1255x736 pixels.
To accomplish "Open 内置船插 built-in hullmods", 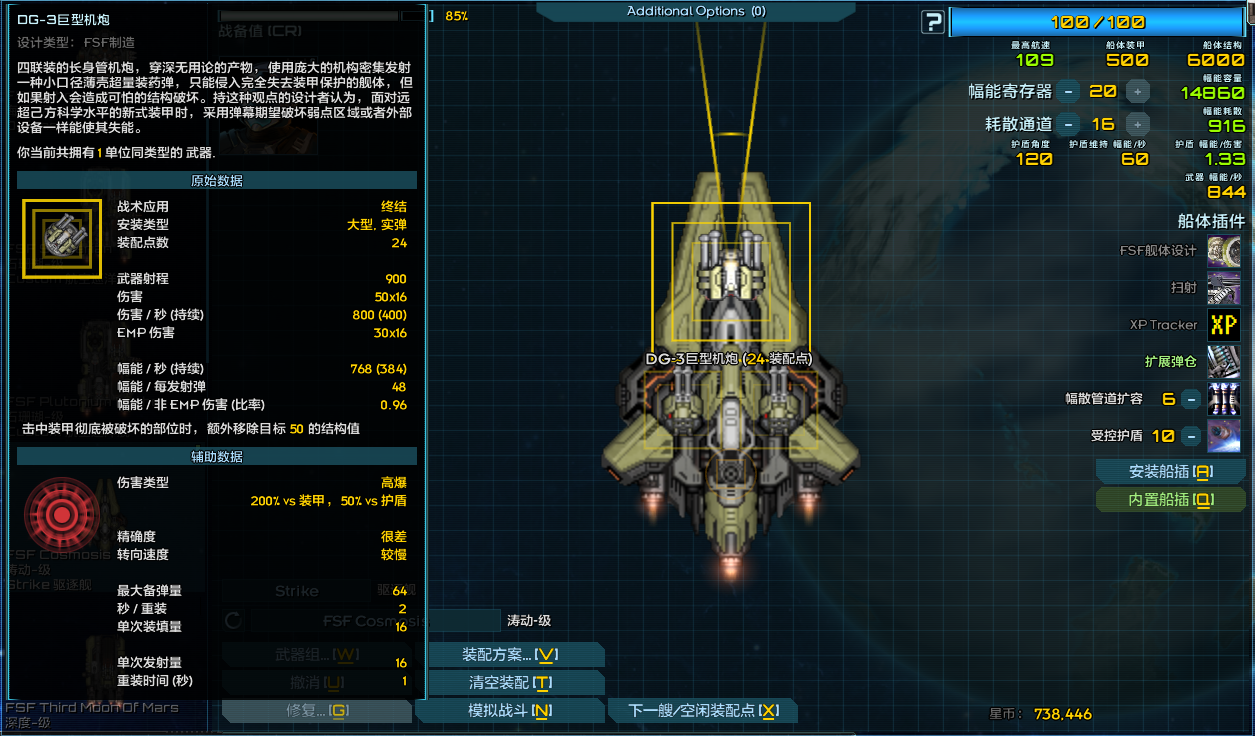I will (x=1170, y=500).
